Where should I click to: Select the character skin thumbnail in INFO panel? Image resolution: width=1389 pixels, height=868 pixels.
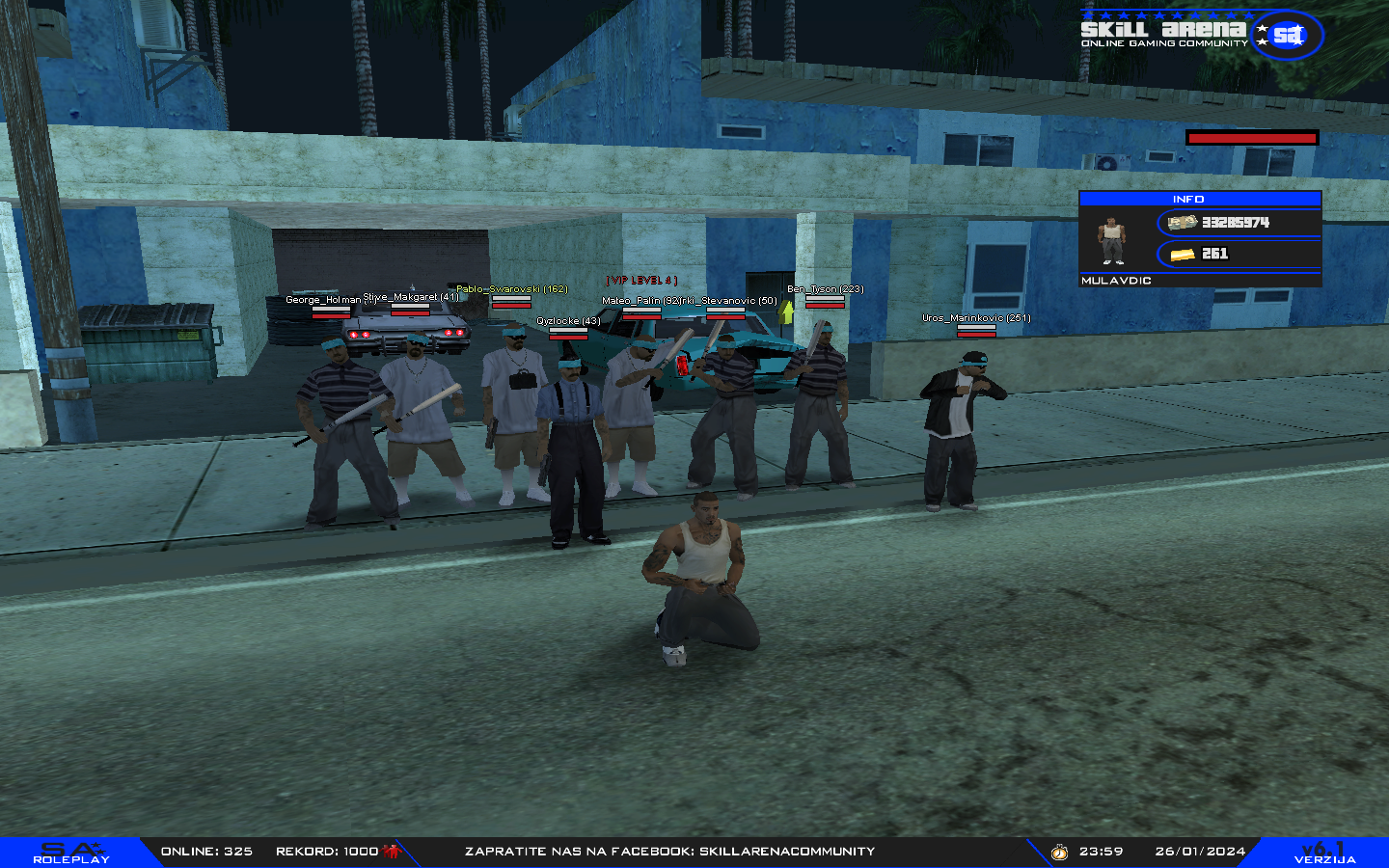tap(1111, 239)
